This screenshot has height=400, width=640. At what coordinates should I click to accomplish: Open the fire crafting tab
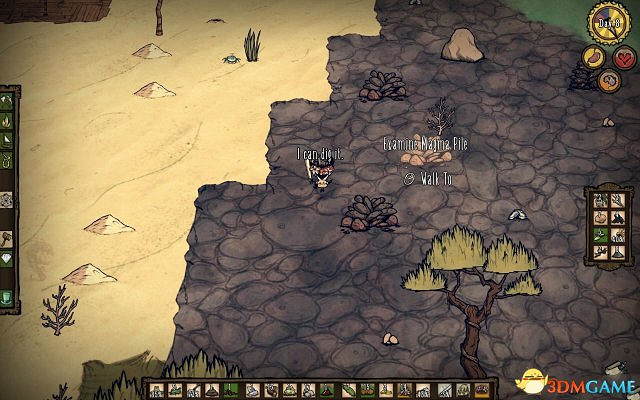[x=6, y=120]
